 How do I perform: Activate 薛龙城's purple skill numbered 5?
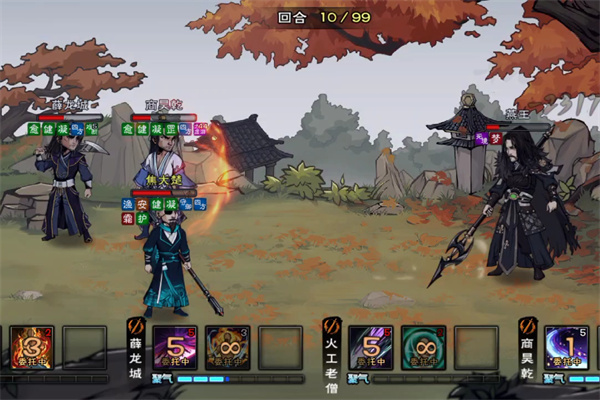(174, 348)
